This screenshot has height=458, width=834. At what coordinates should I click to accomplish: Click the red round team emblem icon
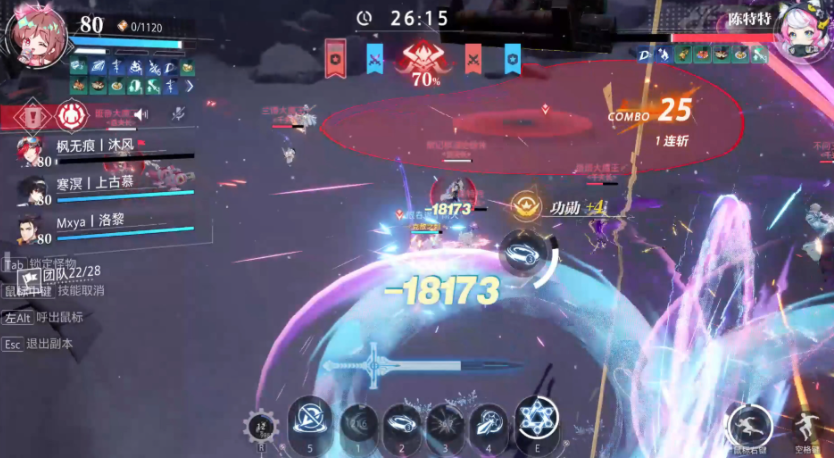(71, 115)
